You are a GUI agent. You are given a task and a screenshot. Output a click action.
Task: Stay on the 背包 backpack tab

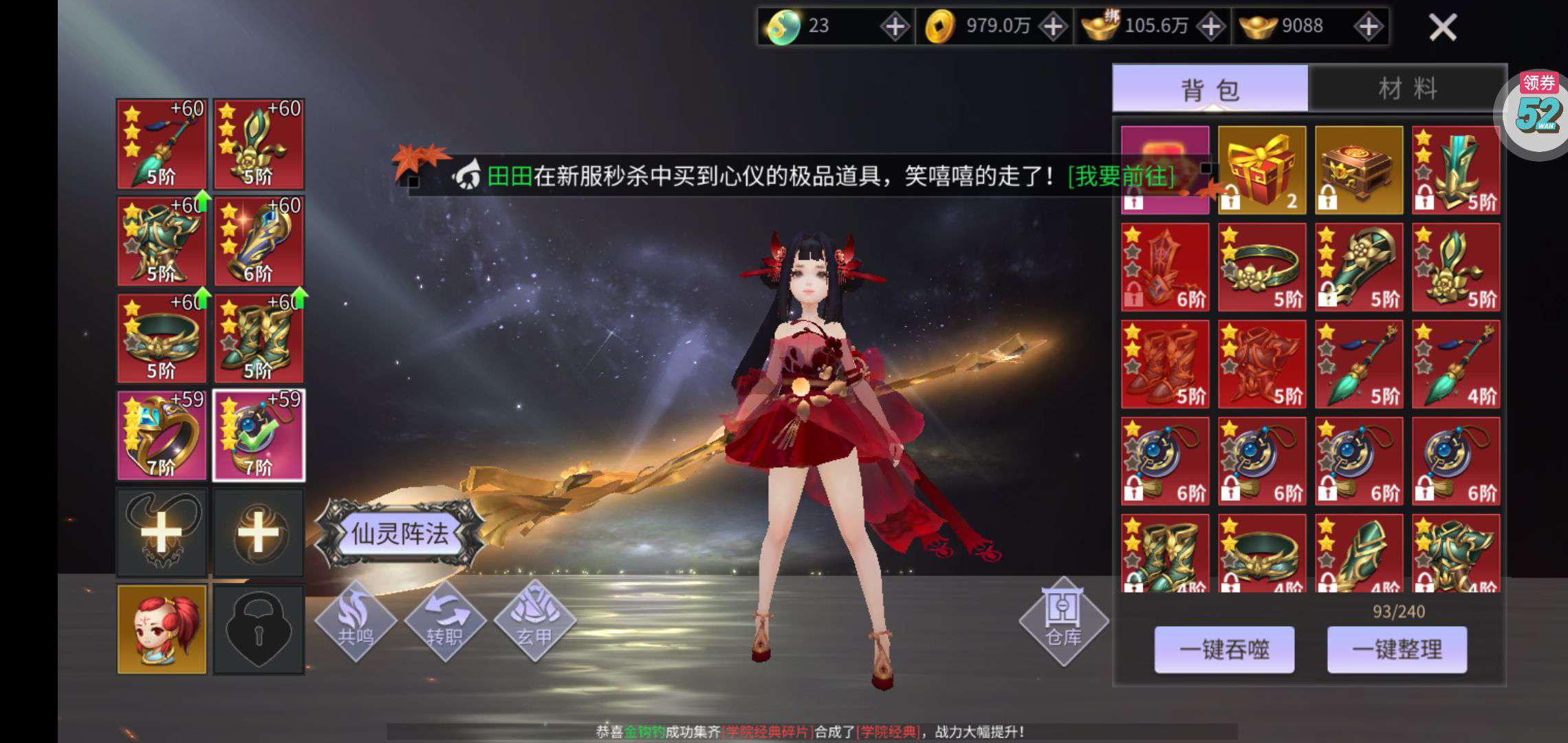[1212, 88]
